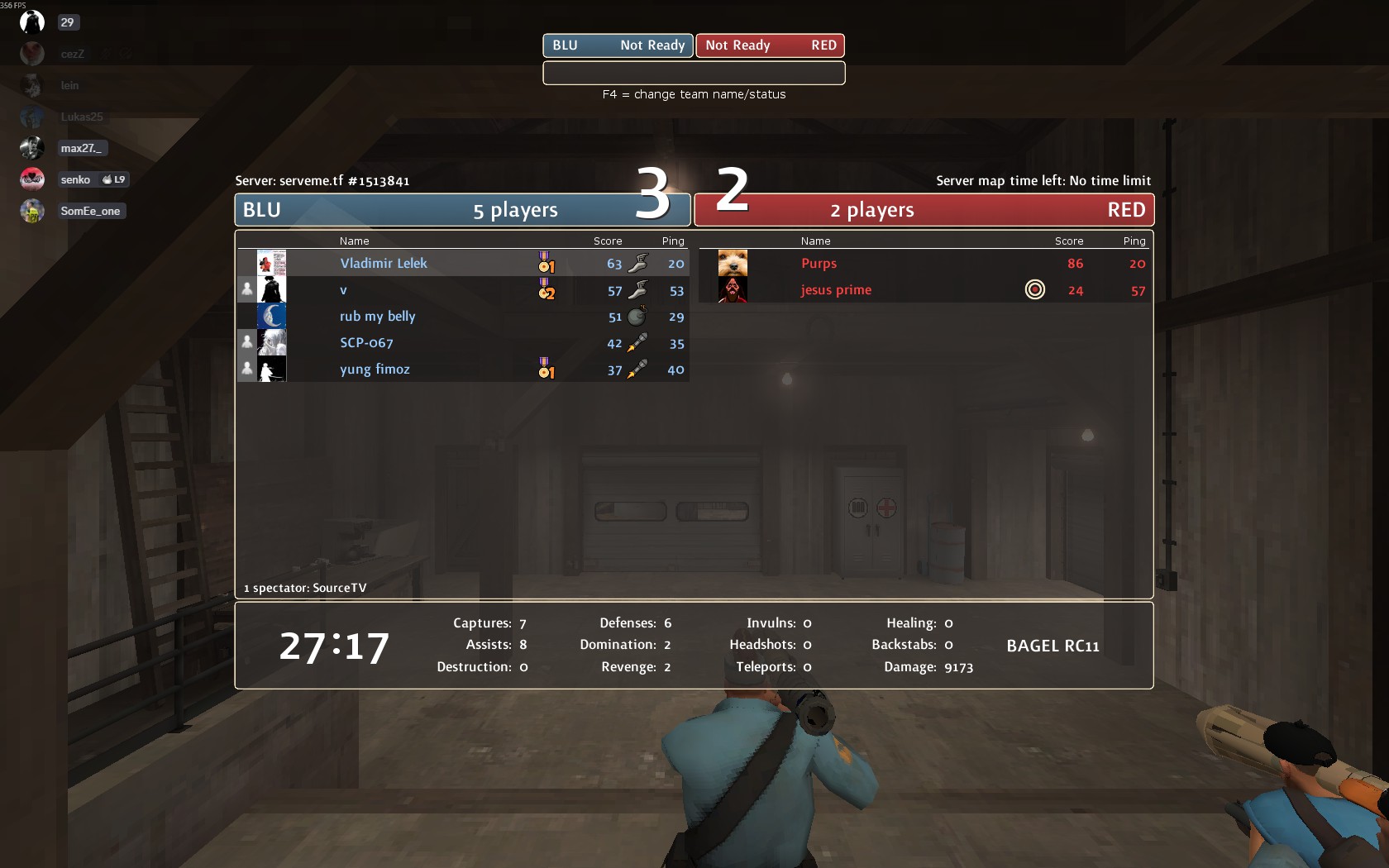Image resolution: width=1389 pixels, height=868 pixels.
Task: Click Vladimir Lelek's avatar thumbnail
Action: tap(271, 264)
